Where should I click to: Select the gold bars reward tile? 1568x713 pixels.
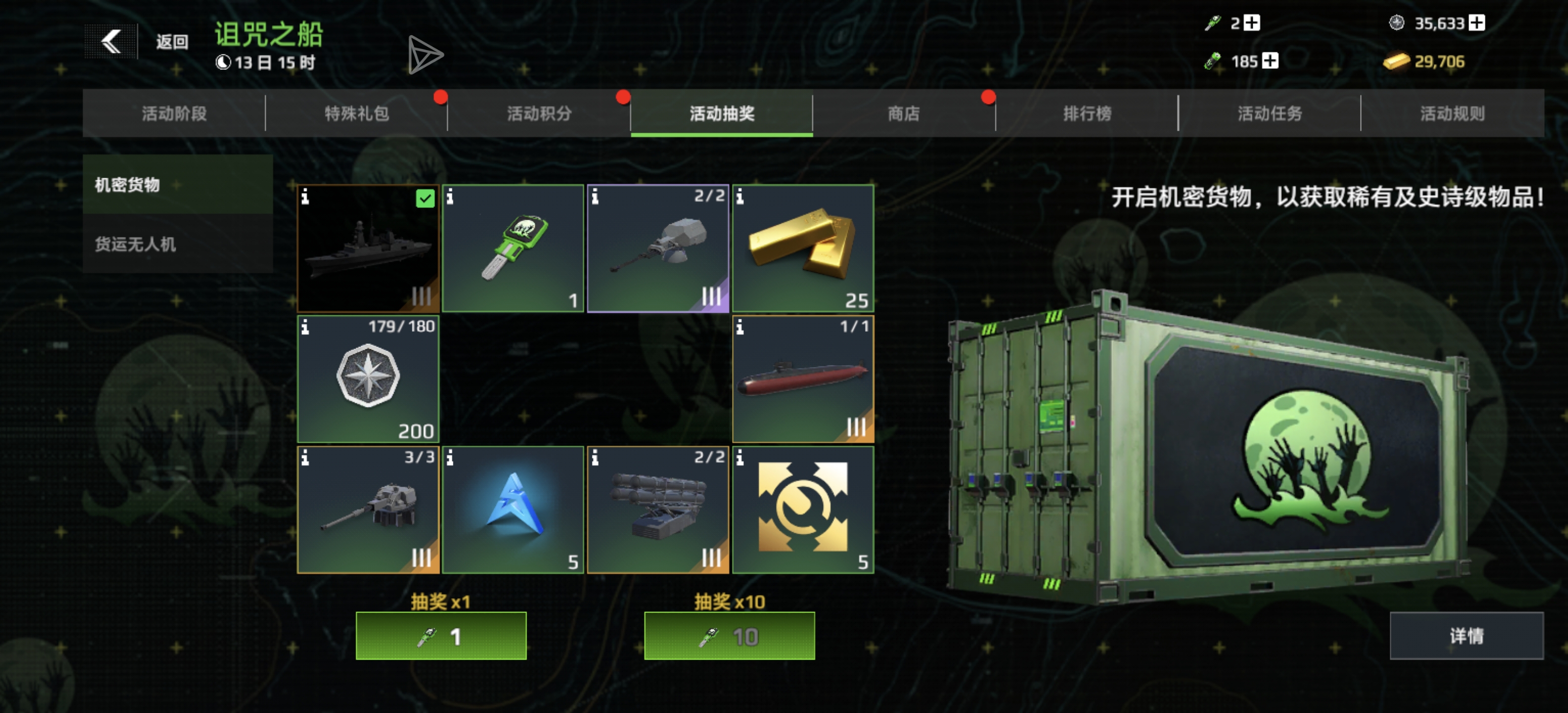pos(803,249)
